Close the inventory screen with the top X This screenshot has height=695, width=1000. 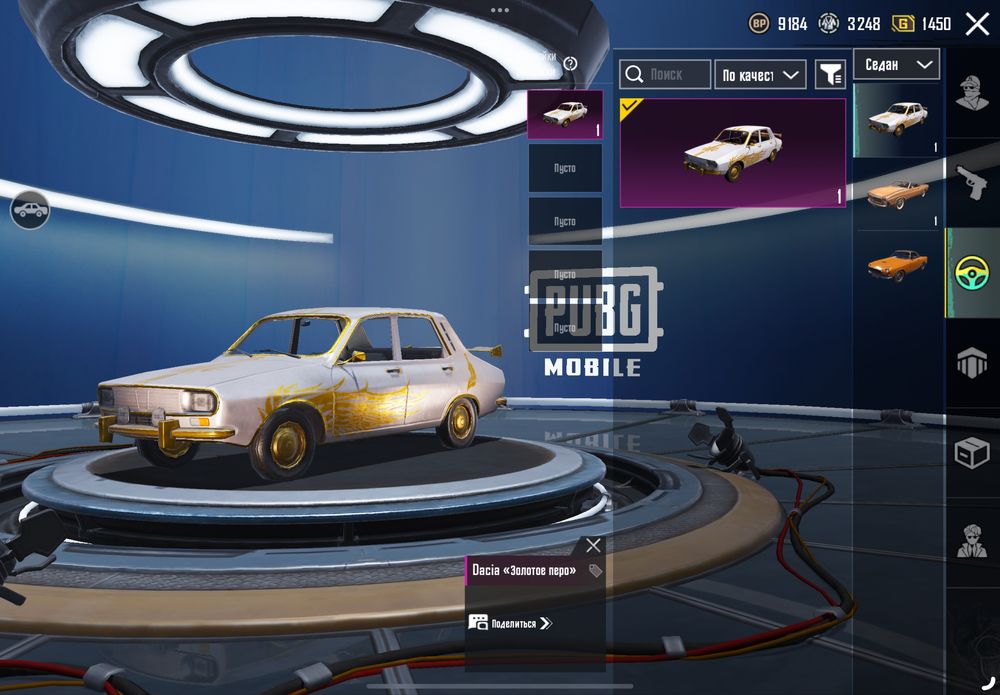click(x=977, y=24)
